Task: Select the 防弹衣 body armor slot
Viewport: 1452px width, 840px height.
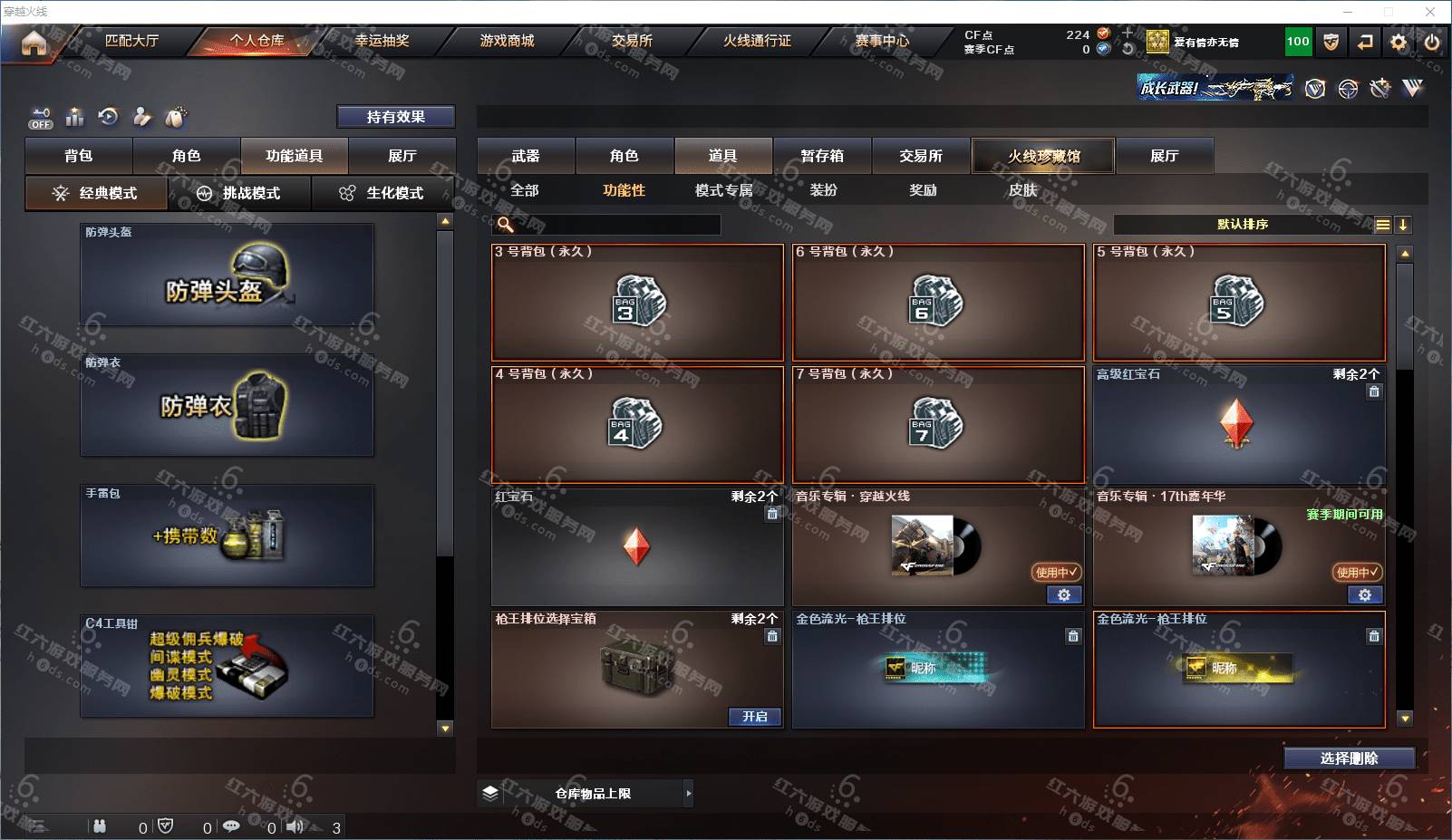Action: [227, 405]
